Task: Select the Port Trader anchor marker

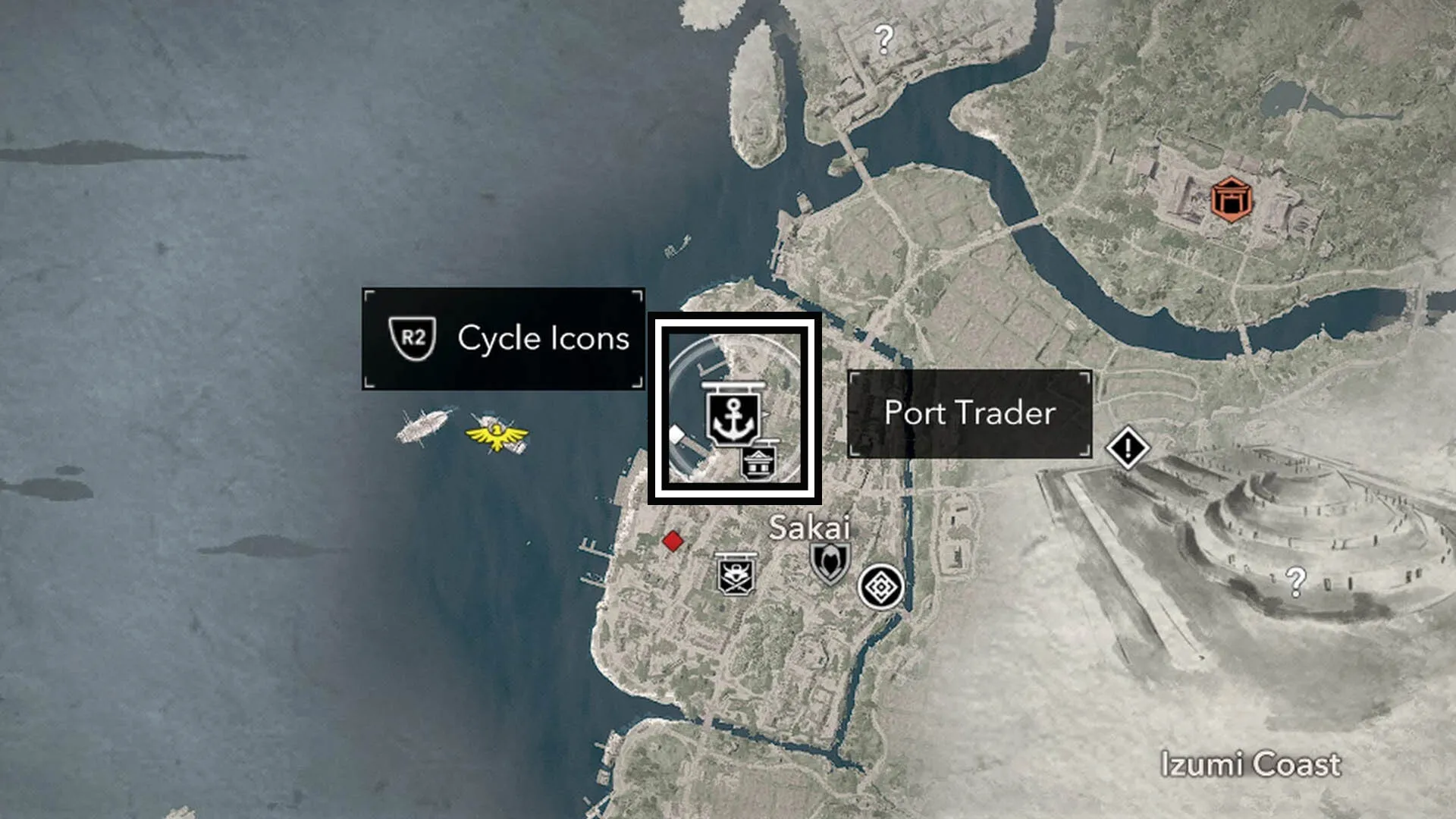Action: click(732, 414)
